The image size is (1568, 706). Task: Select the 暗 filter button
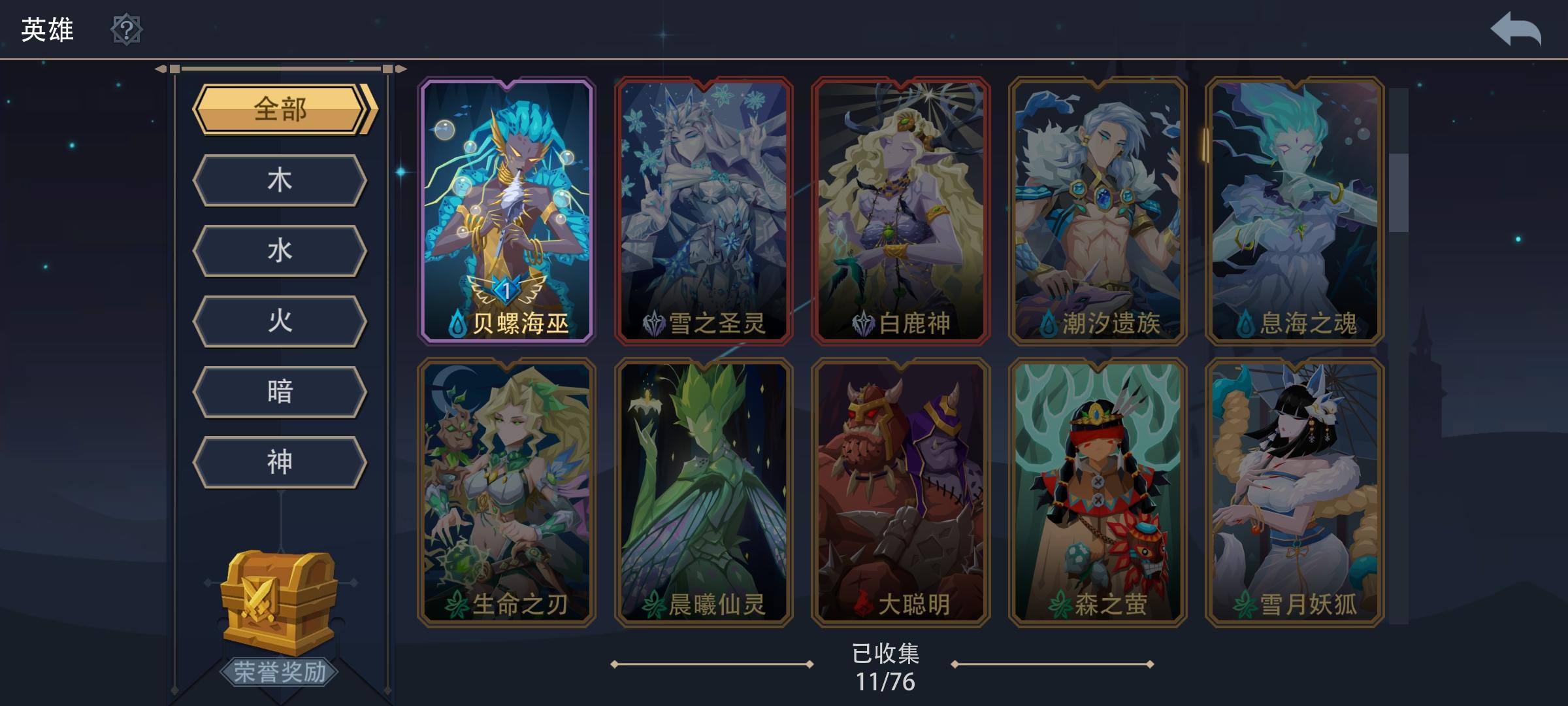280,391
